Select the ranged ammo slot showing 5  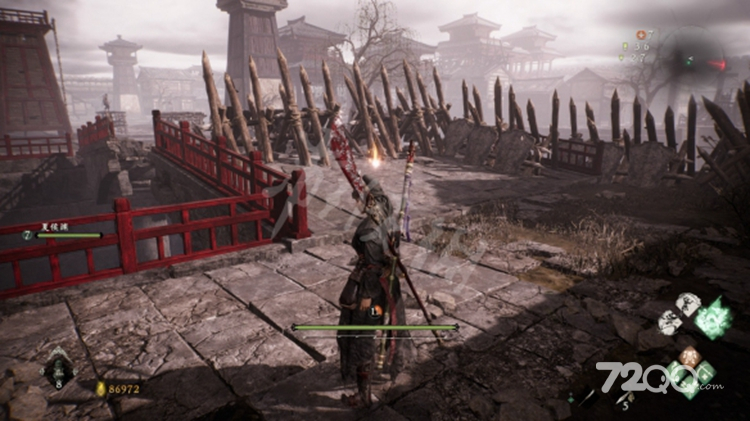624,400
